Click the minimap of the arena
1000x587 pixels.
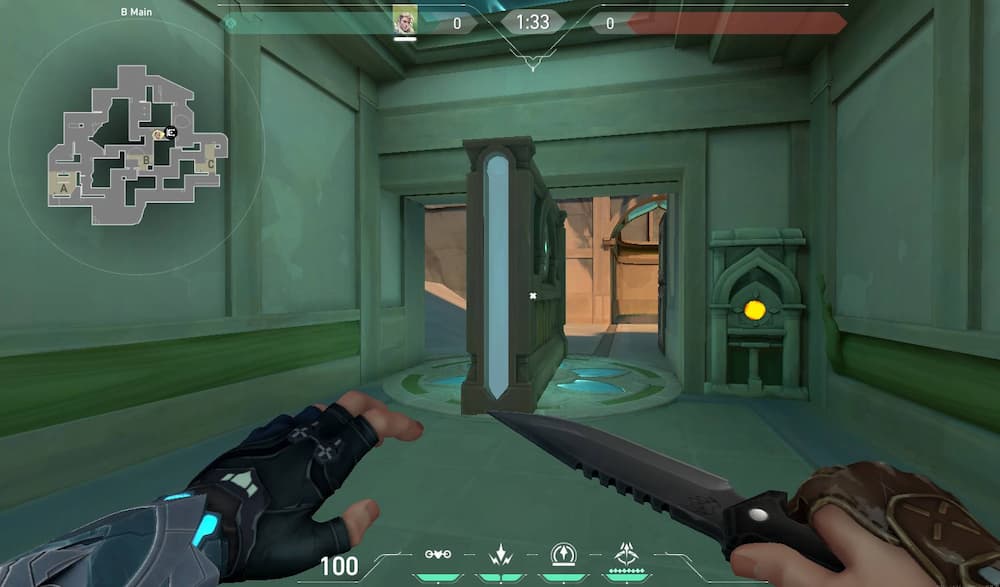click(x=135, y=145)
